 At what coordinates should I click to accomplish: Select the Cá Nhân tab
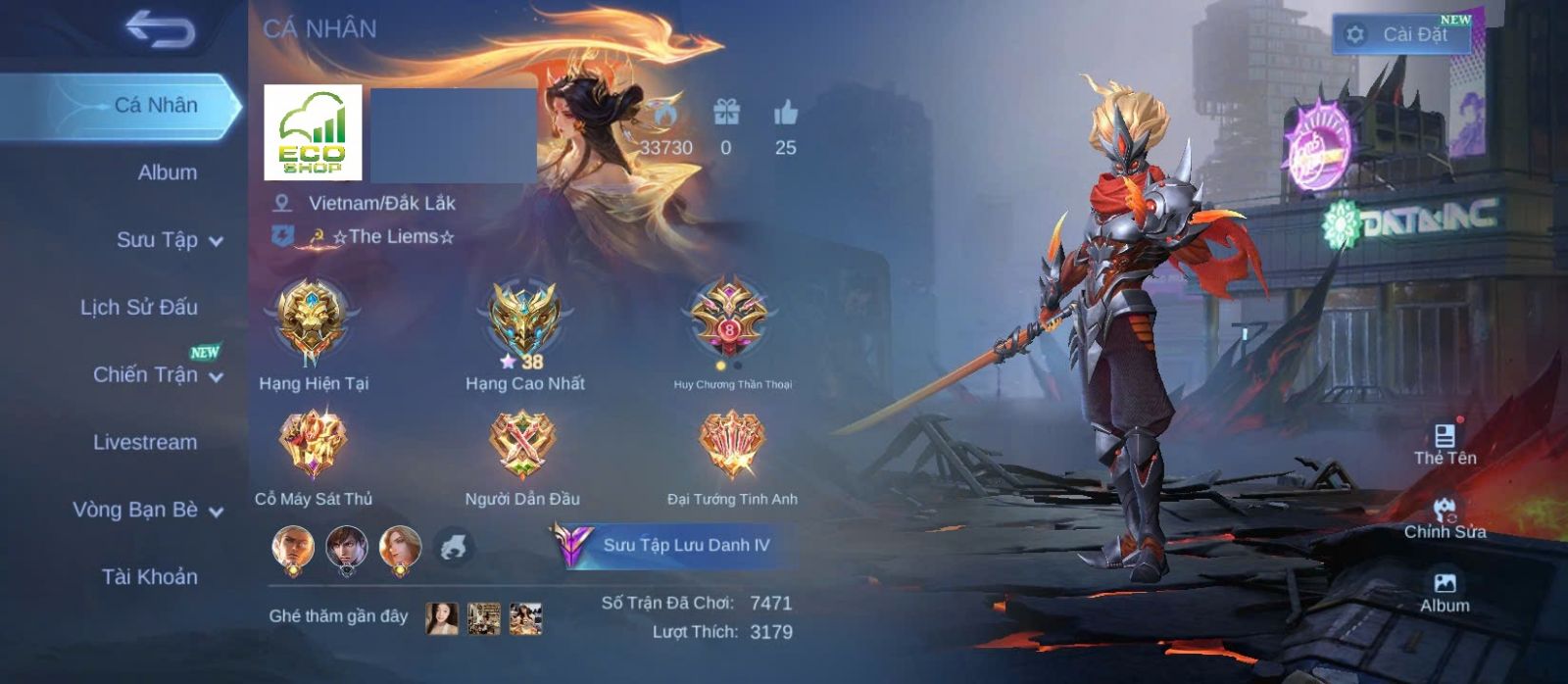[155, 105]
